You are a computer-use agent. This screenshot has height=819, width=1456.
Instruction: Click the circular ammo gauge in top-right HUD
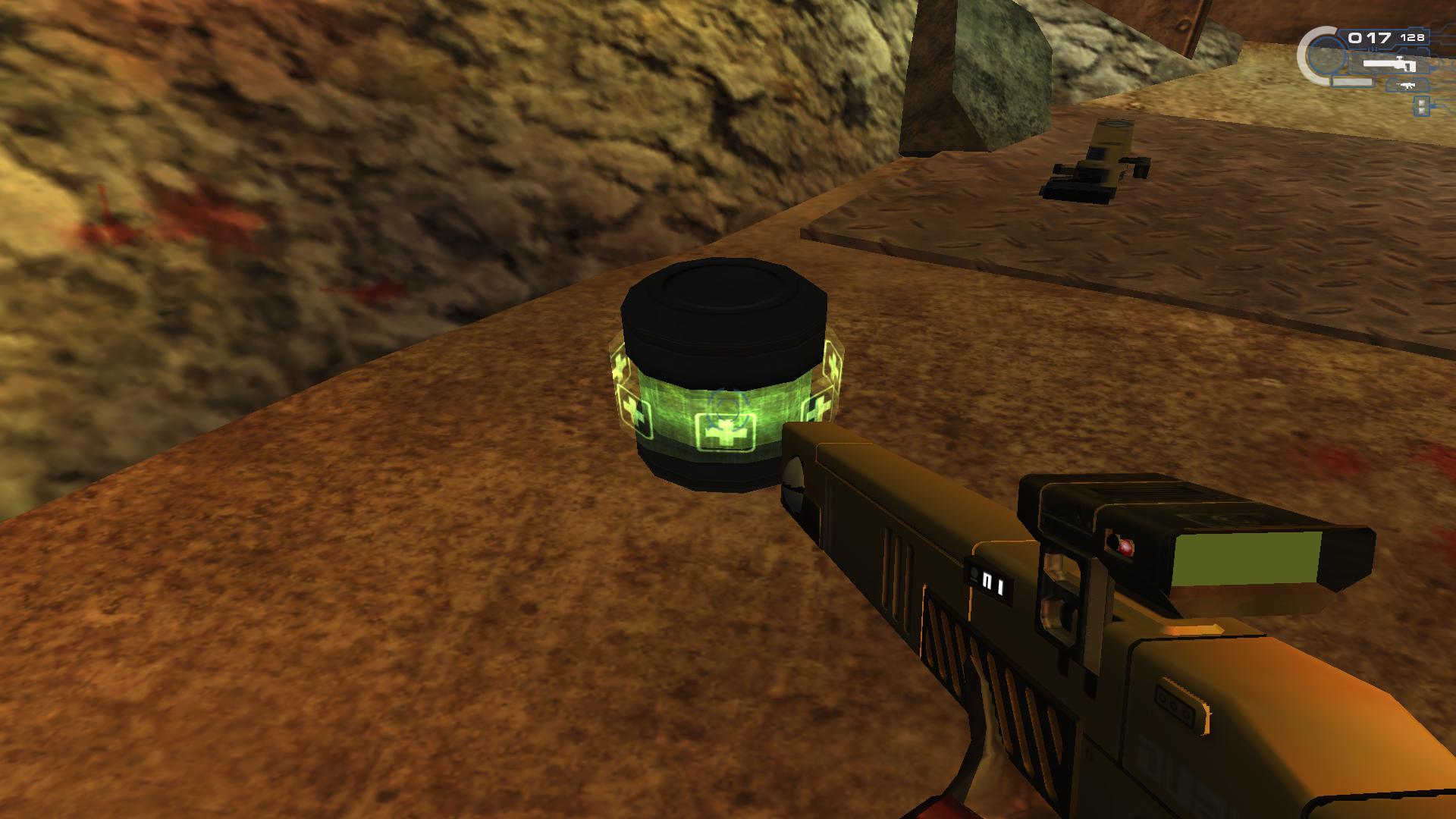[x=1322, y=53]
